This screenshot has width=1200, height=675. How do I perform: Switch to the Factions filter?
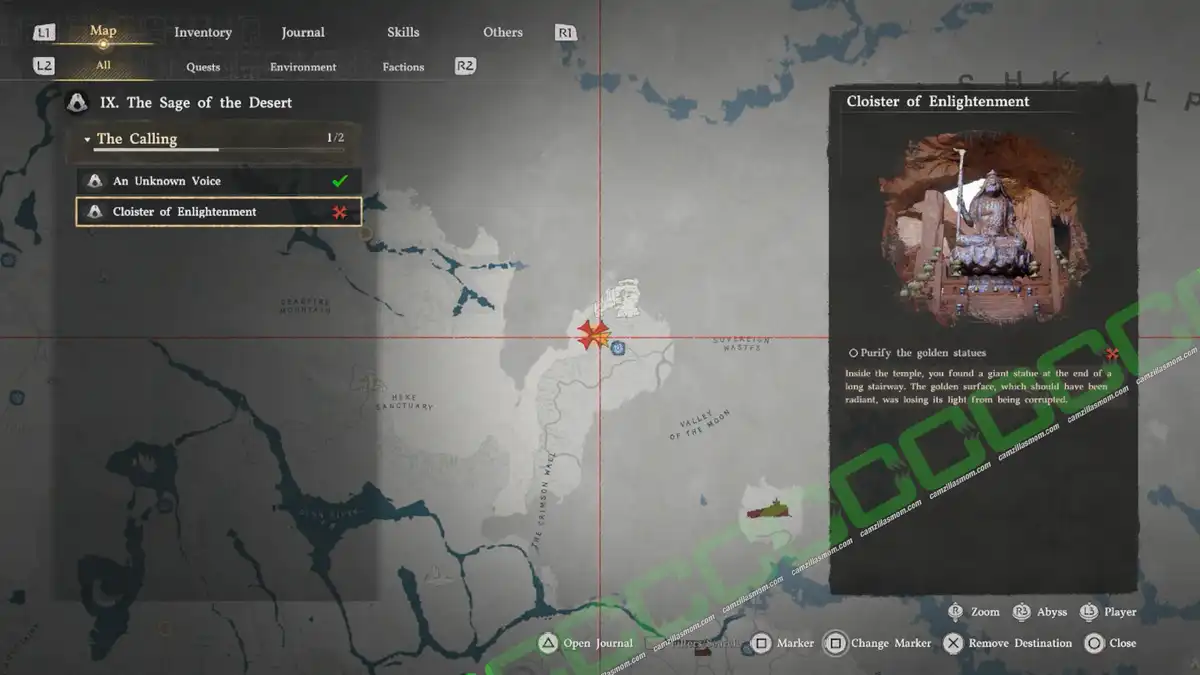(x=403, y=67)
